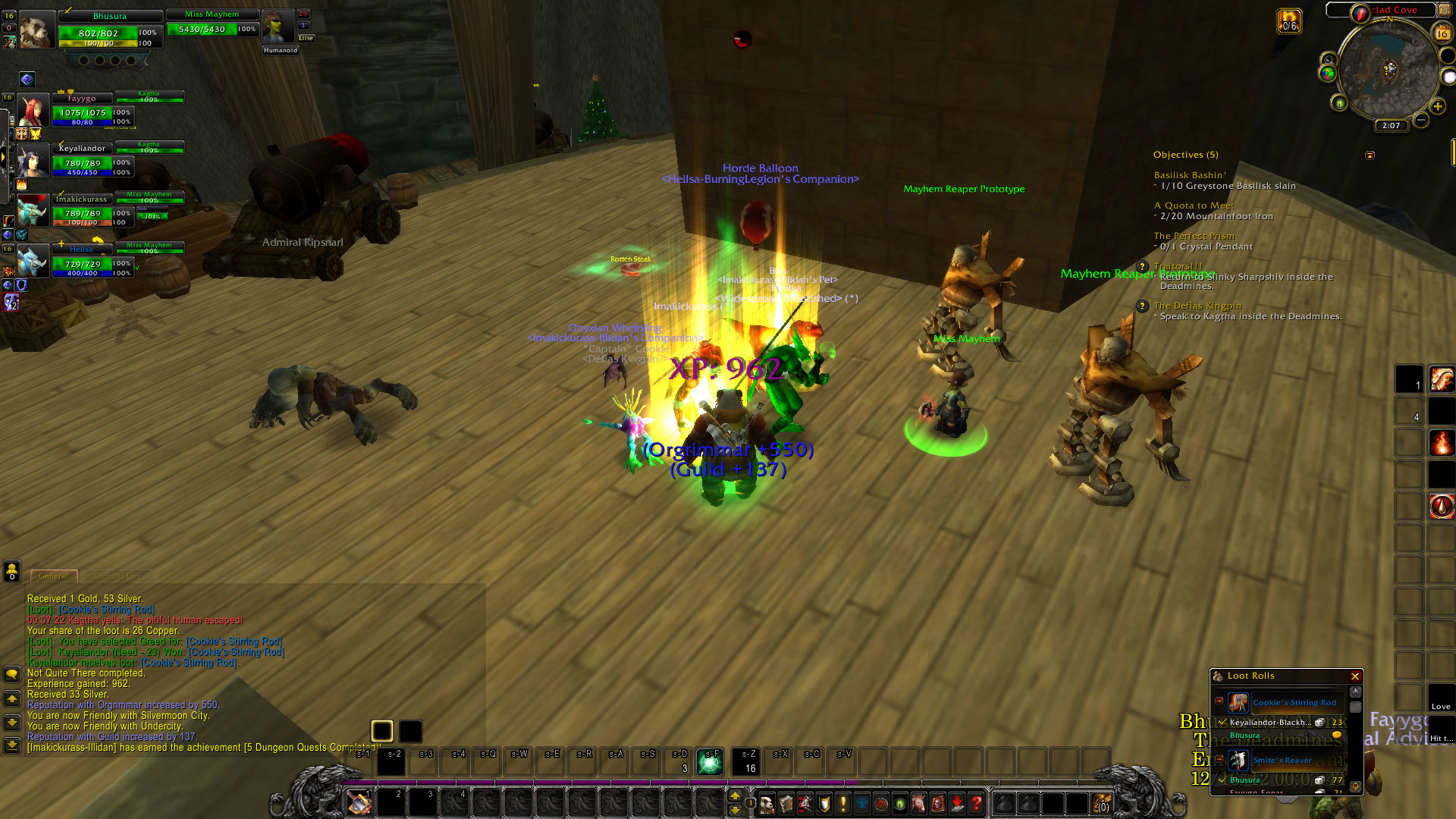The width and height of the screenshot is (1456, 819).
Task: Click the minimap clock showing 2:07
Action: [x=1391, y=126]
